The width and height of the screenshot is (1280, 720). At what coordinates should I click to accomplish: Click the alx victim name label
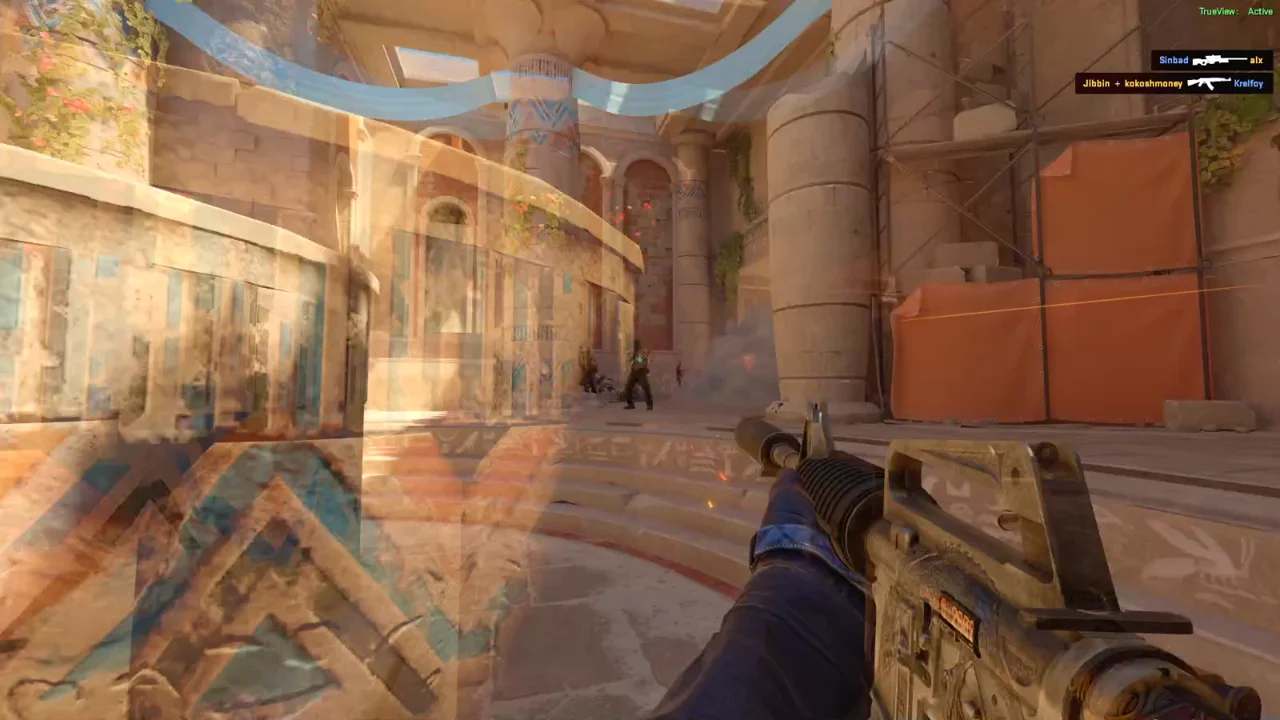coord(1256,60)
